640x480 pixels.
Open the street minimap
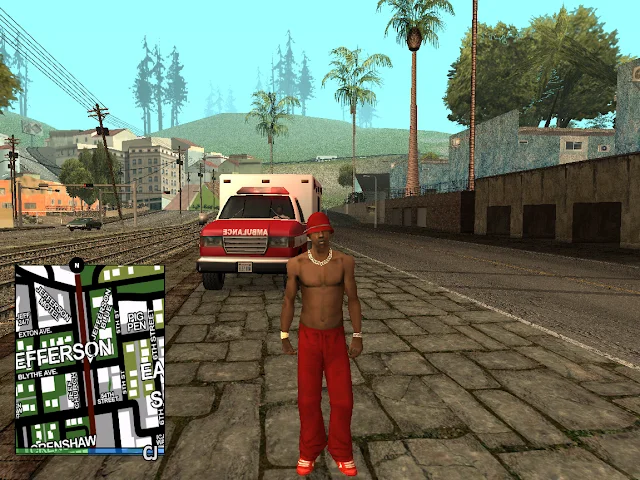pyautogui.click(x=89, y=358)
